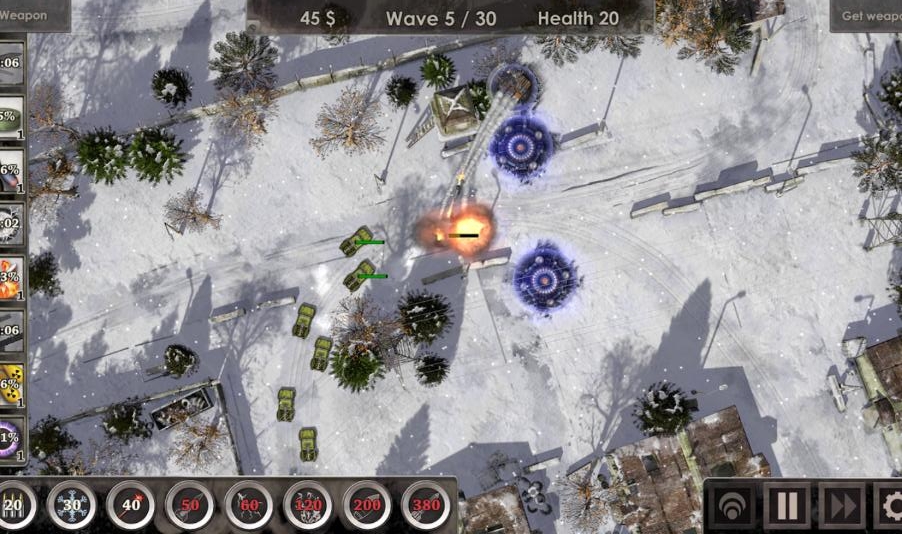This screenshot has width=902, height=534.
Task: Click the radar signal button
Action: pos(733,506)
